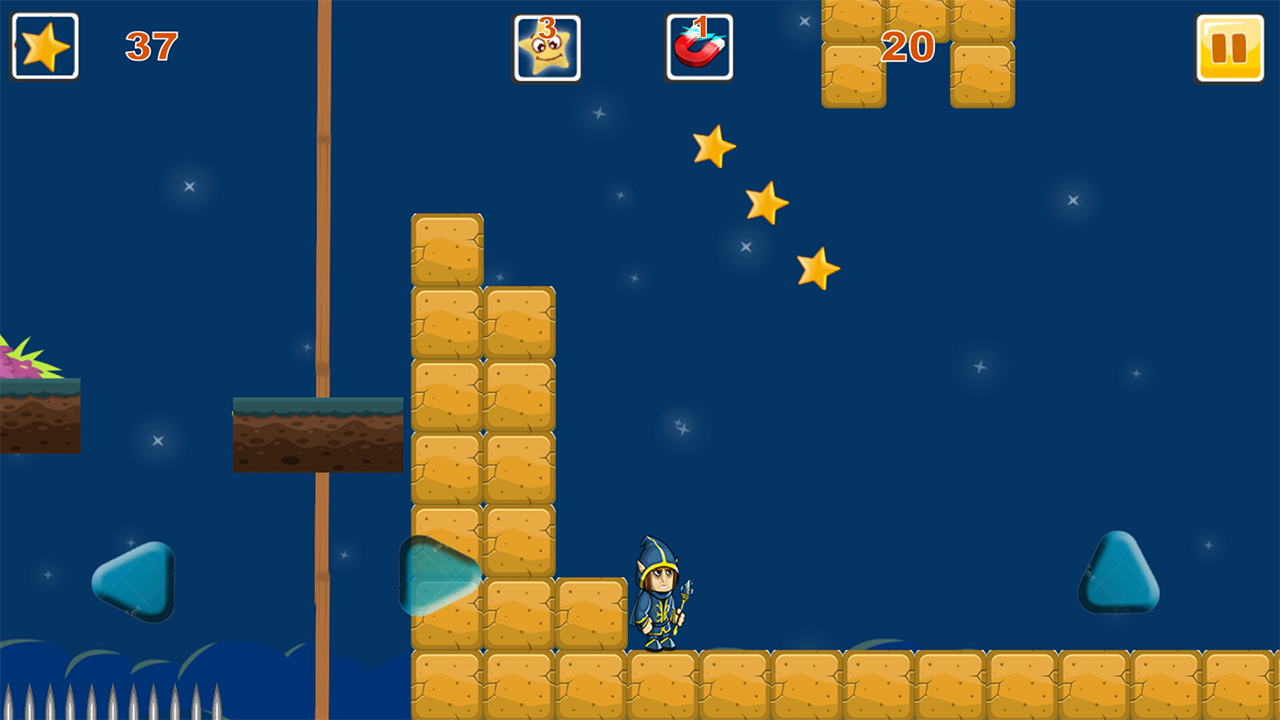The width and height of the screenshot is (1280, 720).
Task: Click the 20 block counter
Action: point(906,48)
